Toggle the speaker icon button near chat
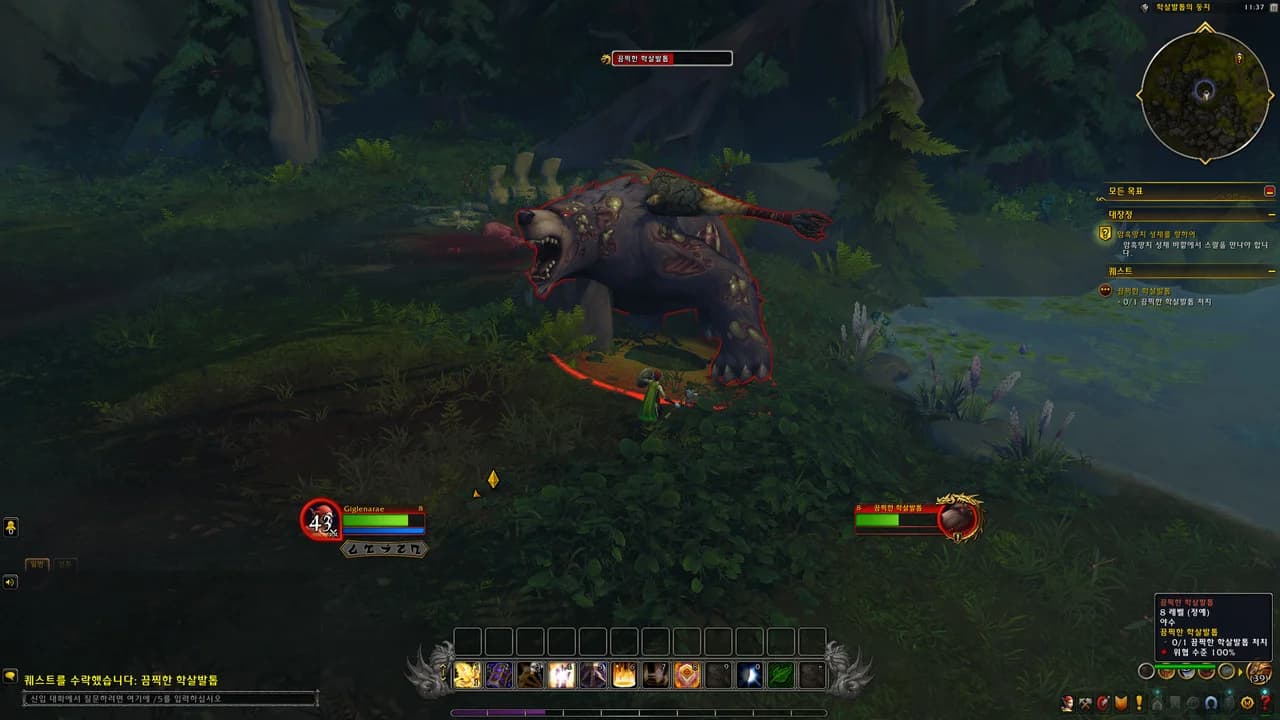Viewport: 1280px width, 720px height. point(10,582)
